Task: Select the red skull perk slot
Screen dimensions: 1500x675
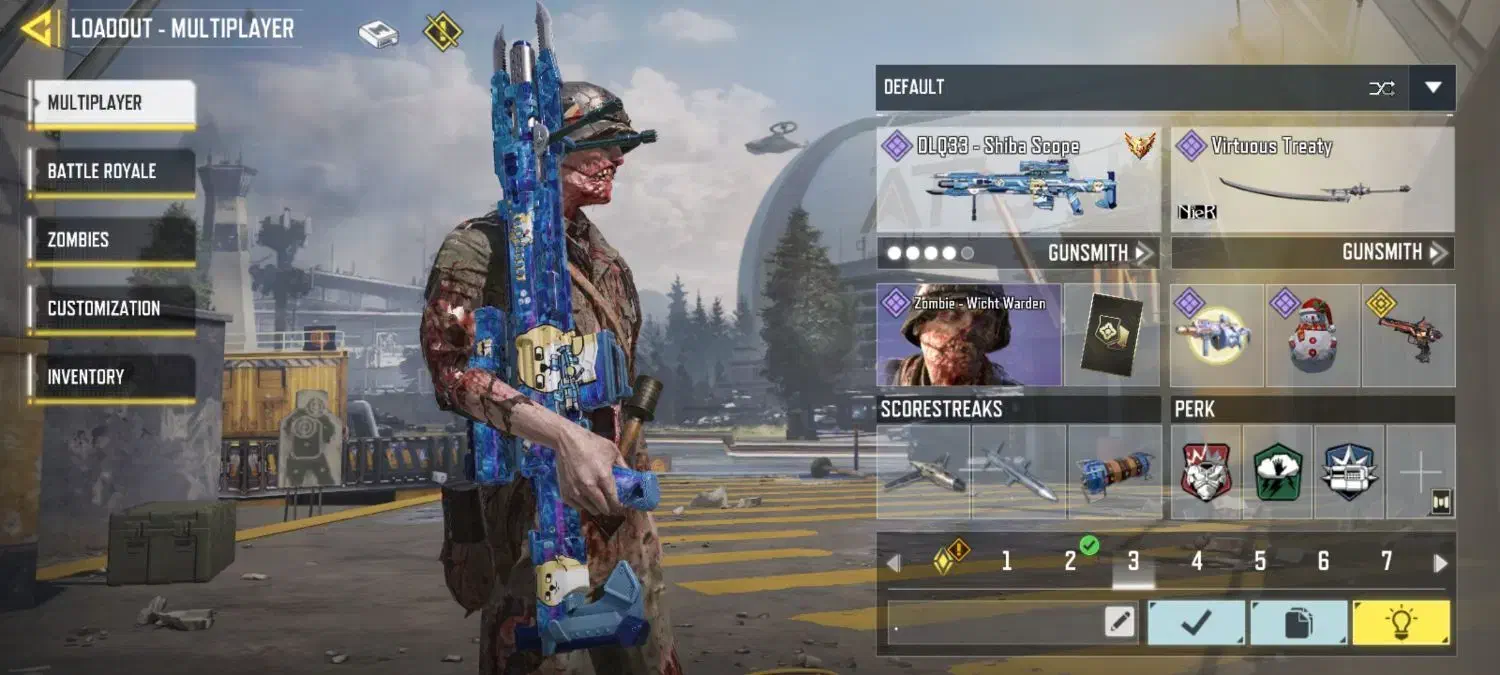Action: tap(1206, 472)
